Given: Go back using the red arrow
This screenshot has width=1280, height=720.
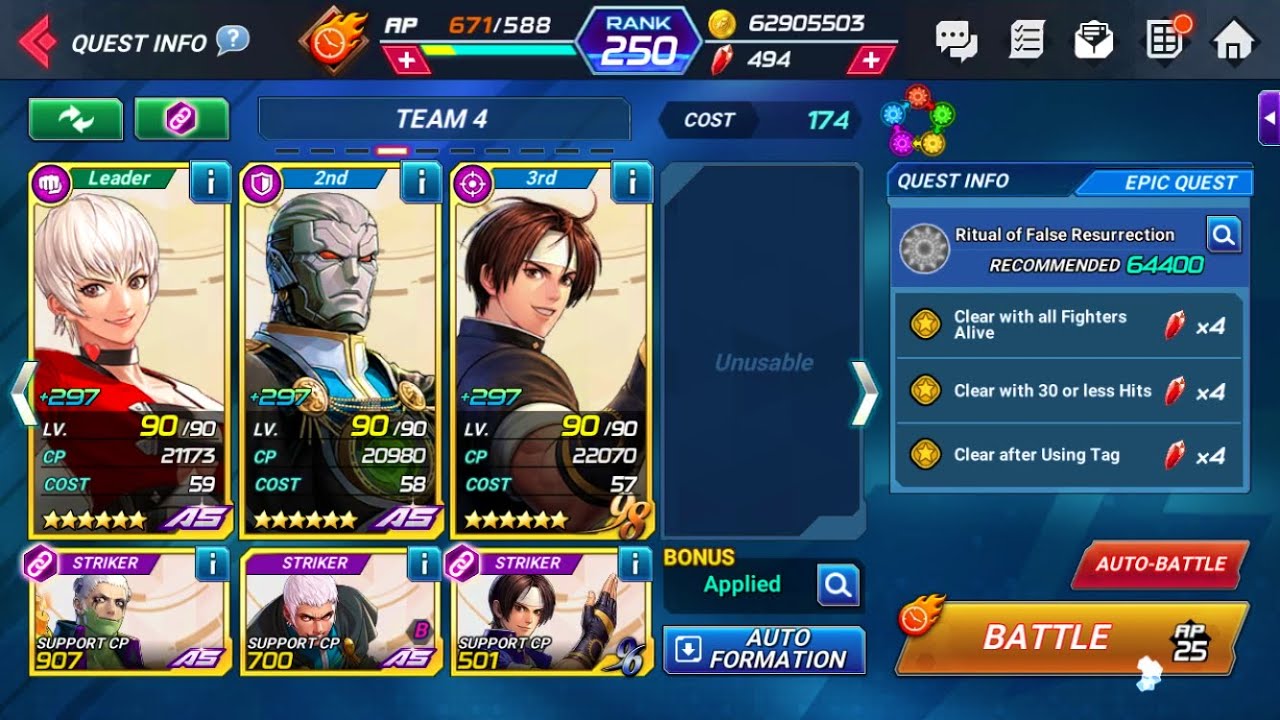Looking at the screenshot, I should click(x=38, y=42).
